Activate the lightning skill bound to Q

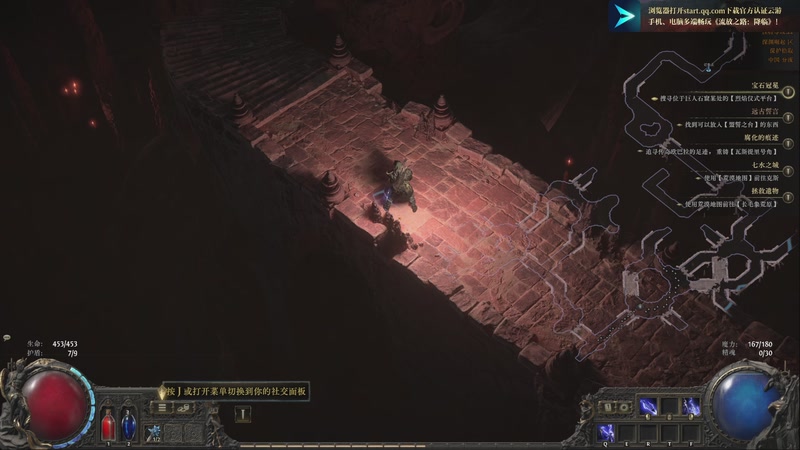click(x=607, y=432)
